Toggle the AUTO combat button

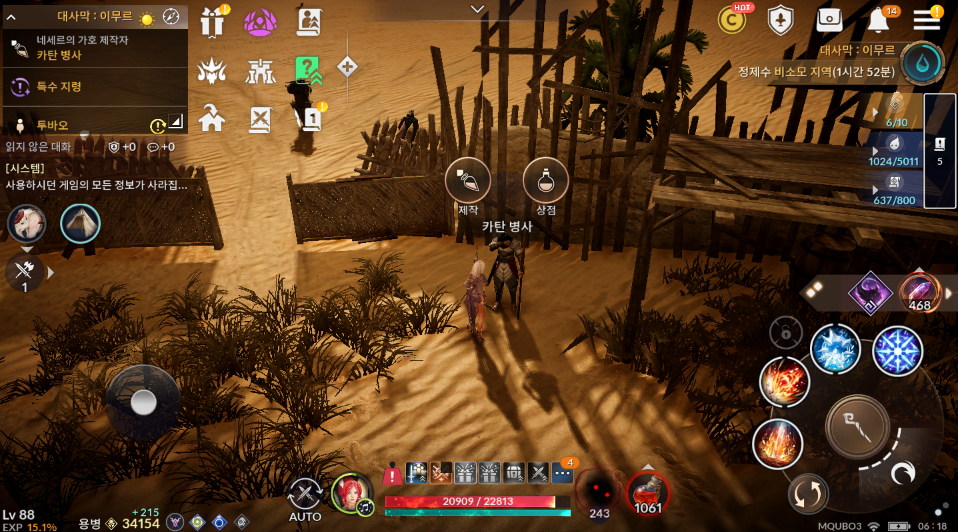[305, 497]
